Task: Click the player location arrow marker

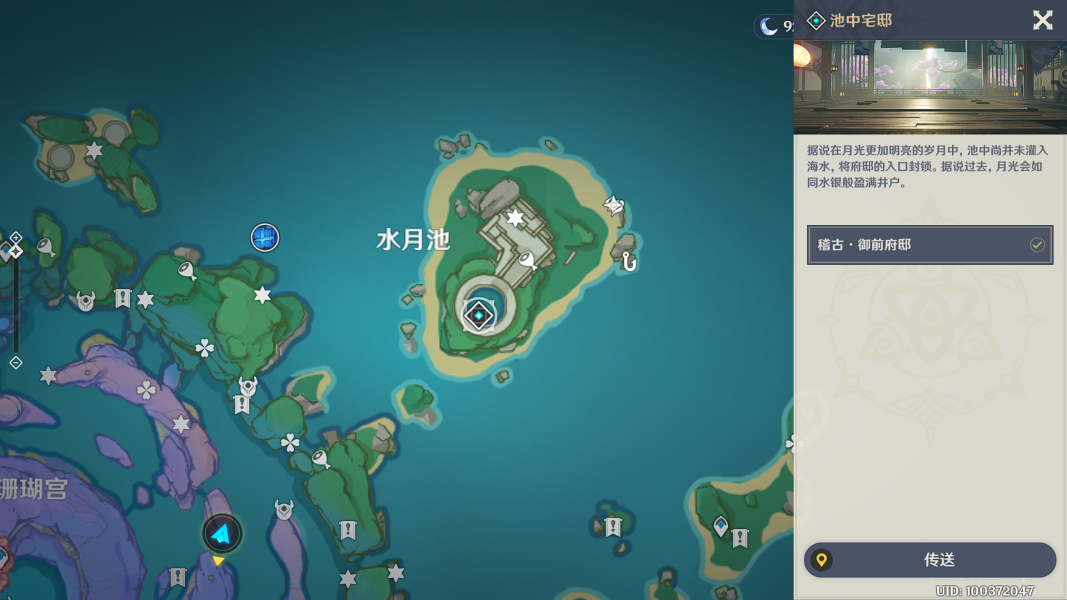Action: pos(222,534)
